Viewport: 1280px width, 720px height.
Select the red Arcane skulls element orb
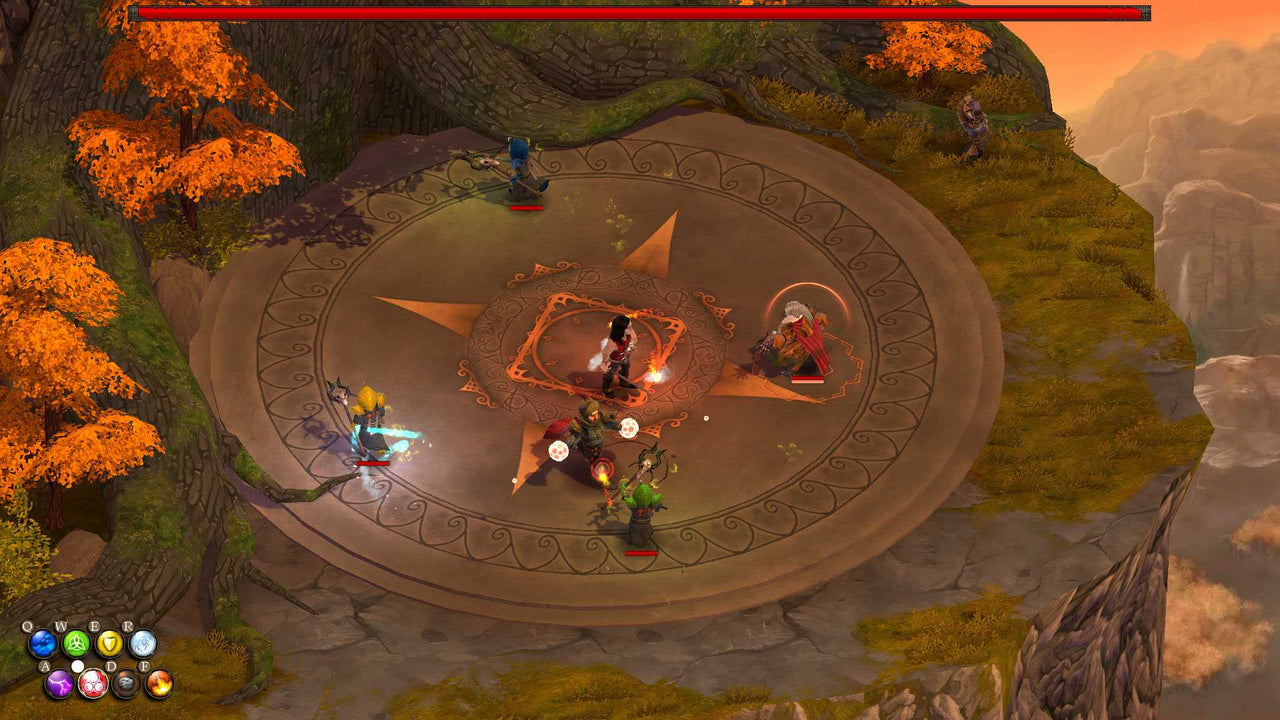[x=92, y=683]
